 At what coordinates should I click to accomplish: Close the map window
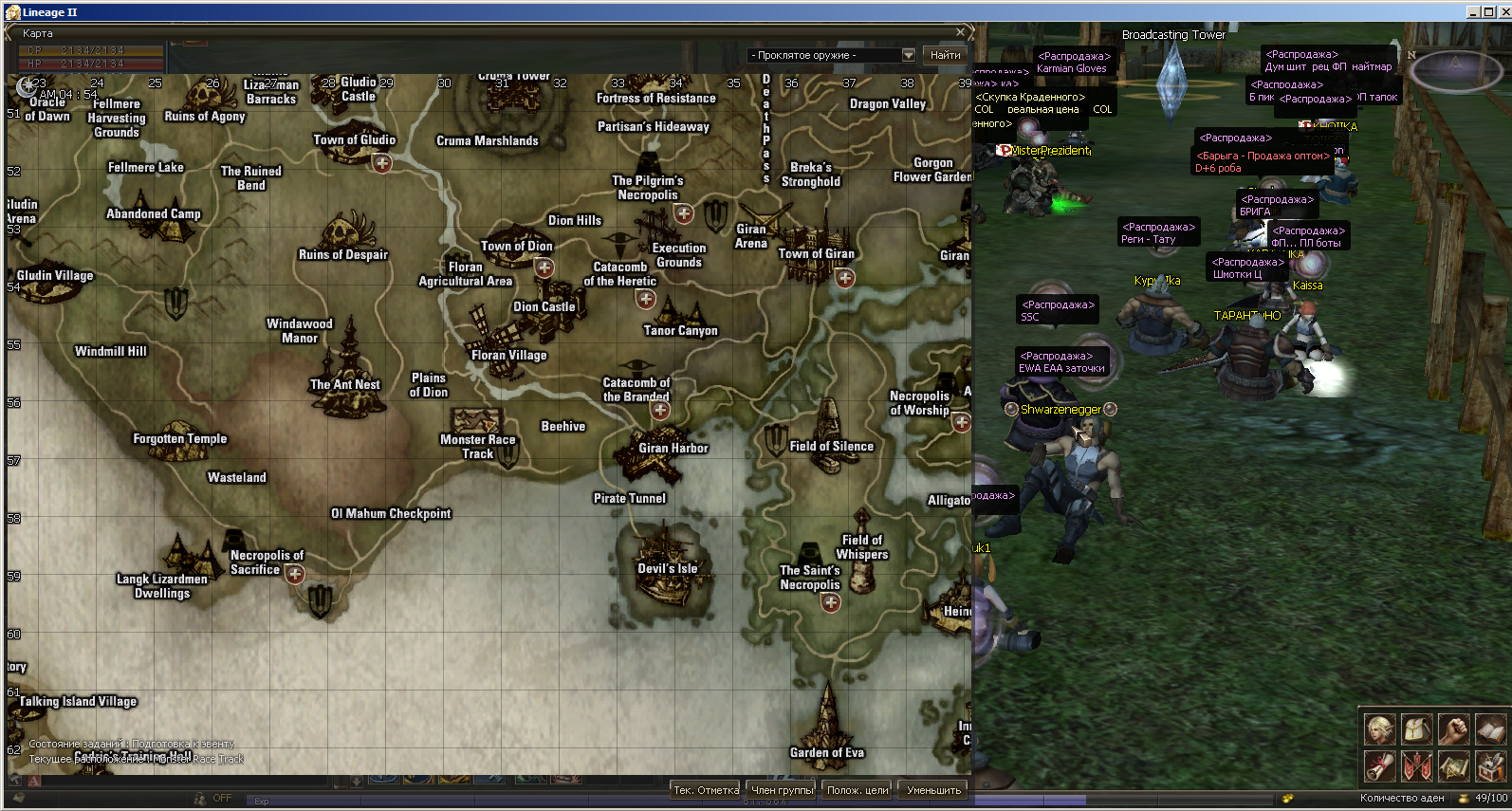coord(960,32)
